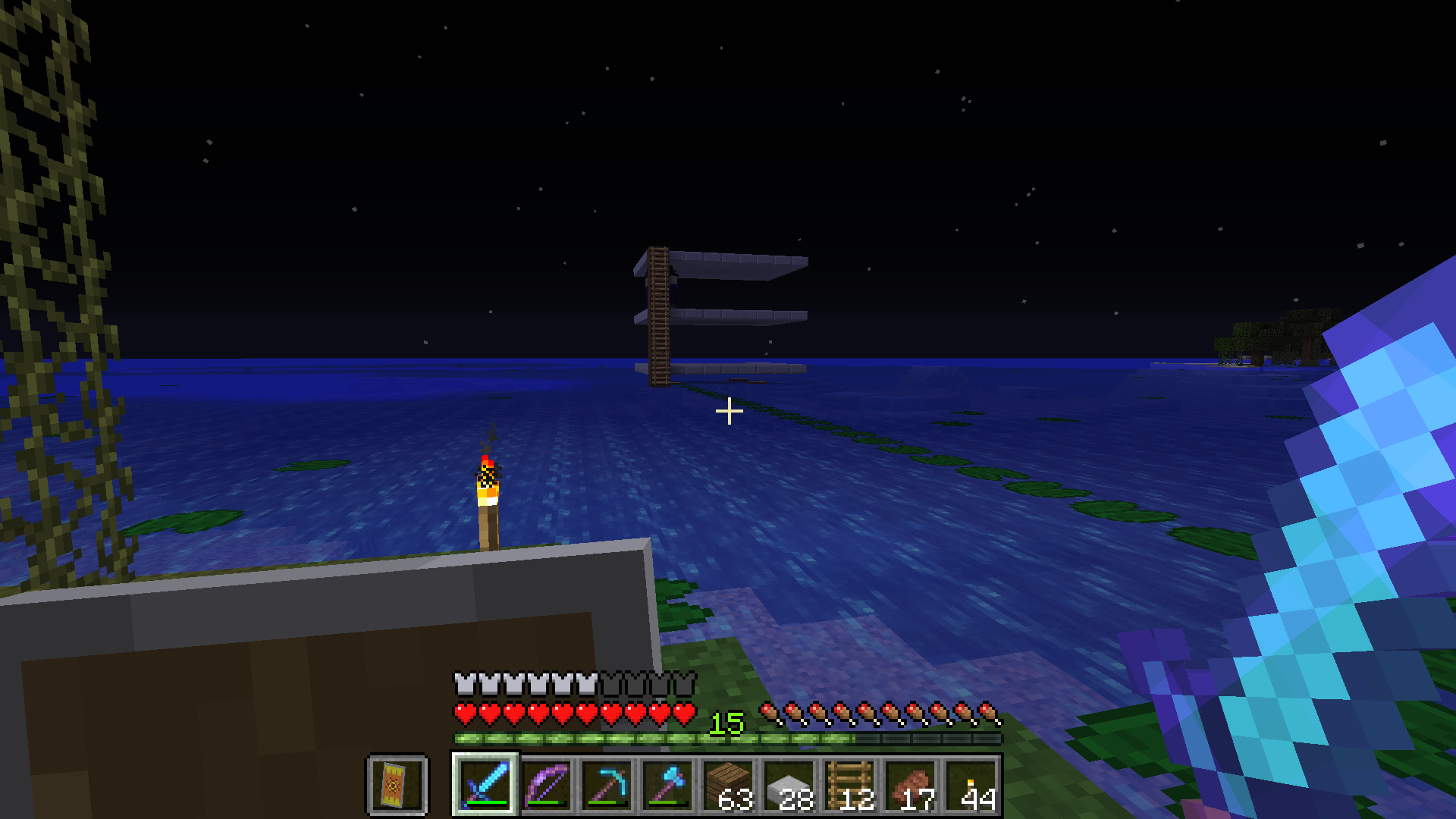This screenshot has width=1456, height=819.
Task: Click the off-hand shield slot
Action: click(397, 785)
